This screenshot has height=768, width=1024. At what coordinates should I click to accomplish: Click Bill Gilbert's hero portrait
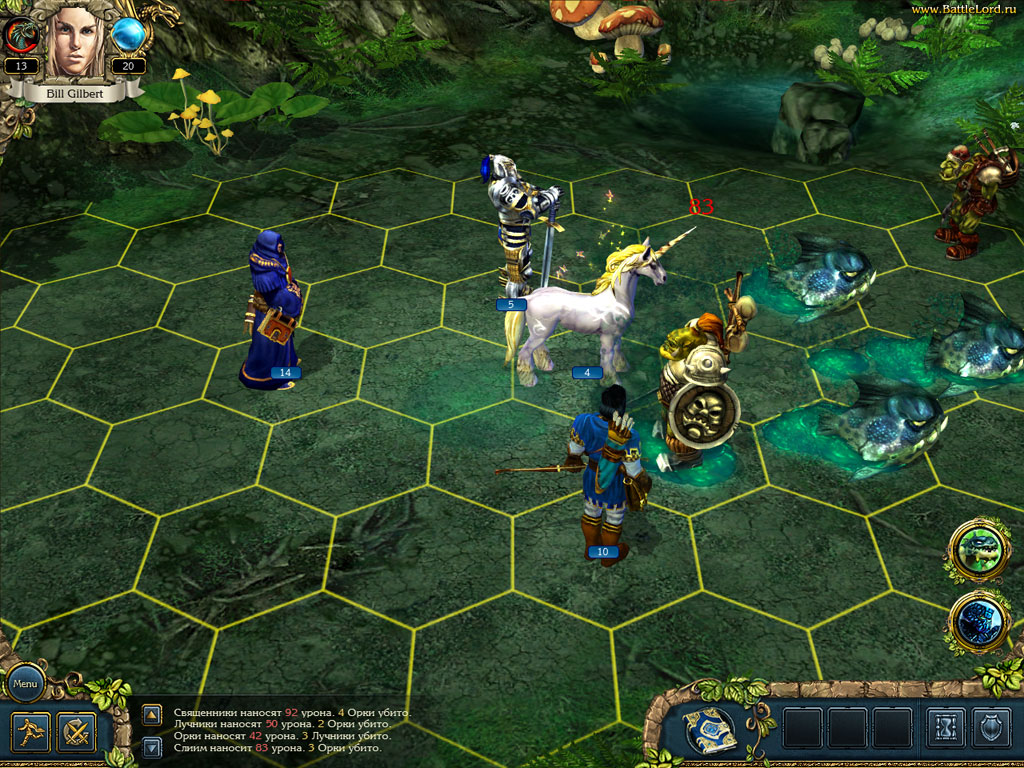tap(77, 40)
